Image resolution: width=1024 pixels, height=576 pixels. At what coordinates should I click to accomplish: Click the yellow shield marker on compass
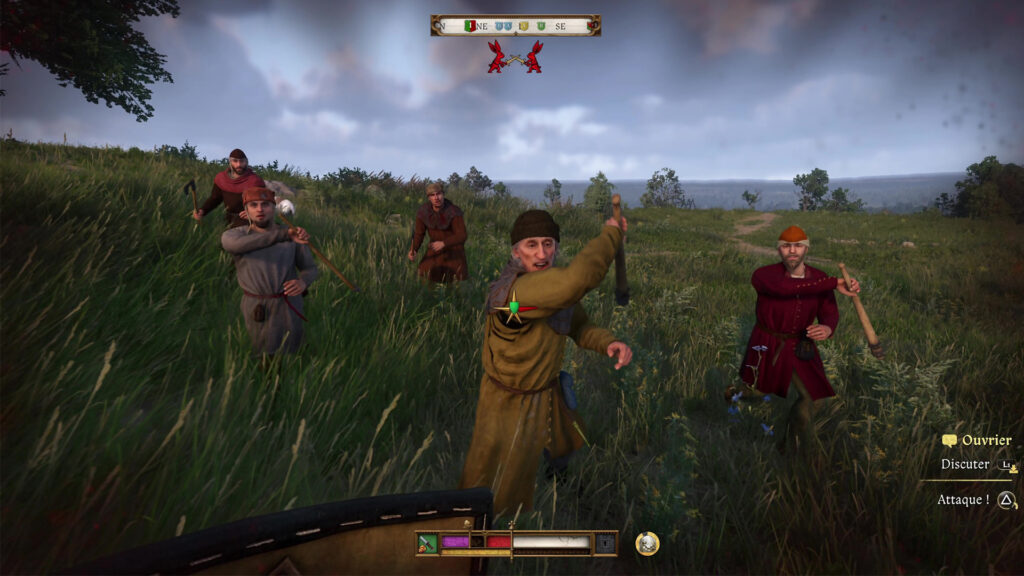coord(525,26)
